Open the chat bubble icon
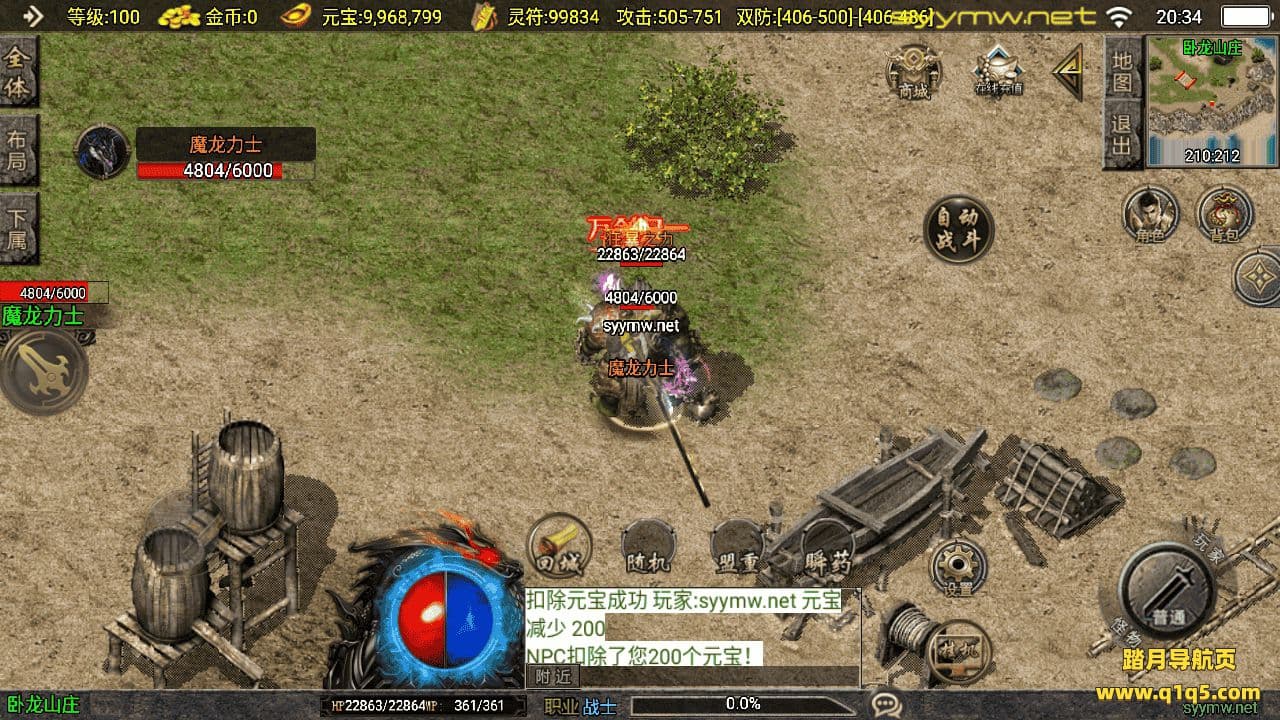 (885, 705)
